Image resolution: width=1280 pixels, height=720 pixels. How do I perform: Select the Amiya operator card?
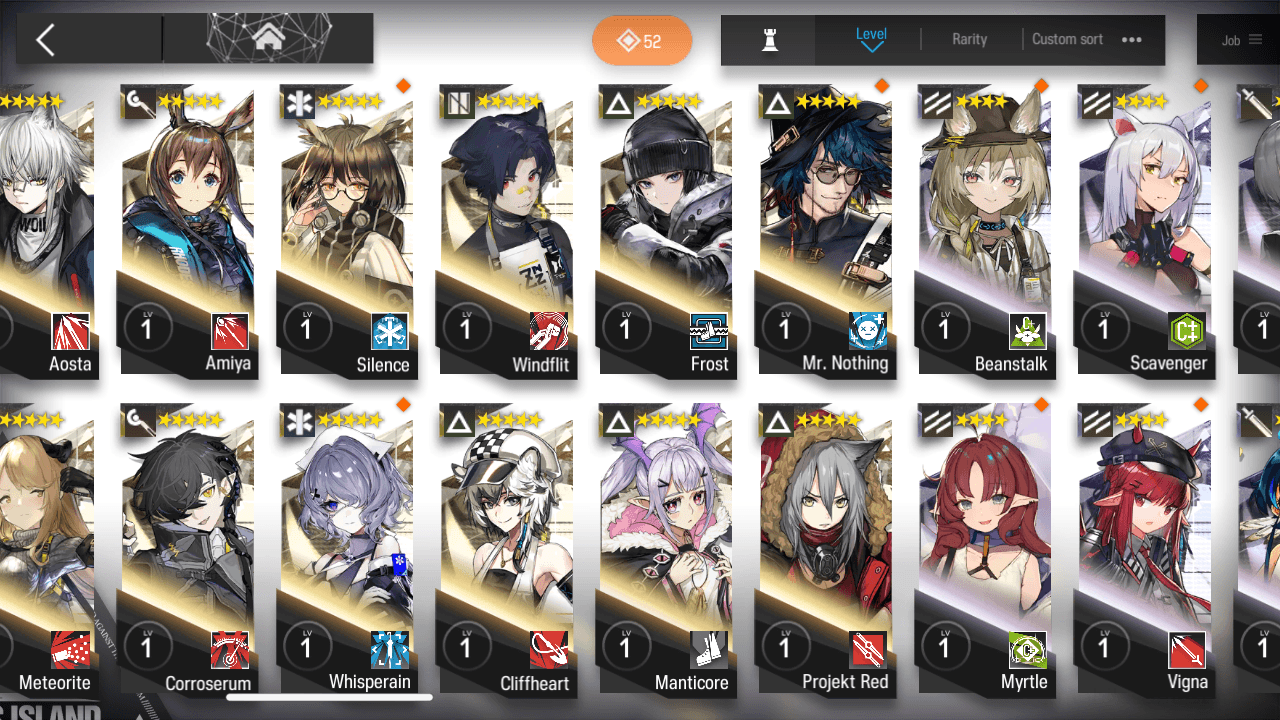188,230
